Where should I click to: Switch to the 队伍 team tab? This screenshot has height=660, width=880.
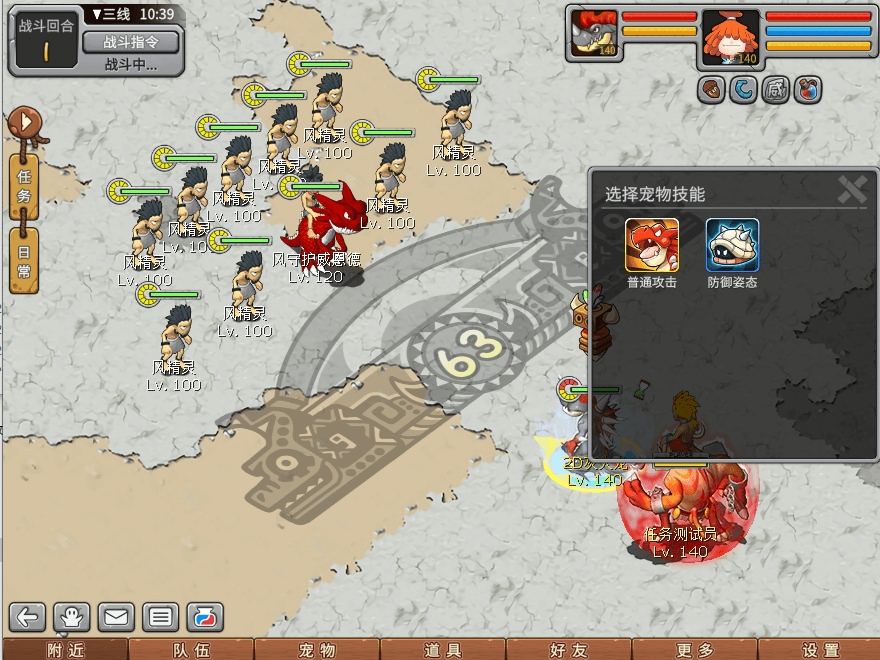click(191, 650)
